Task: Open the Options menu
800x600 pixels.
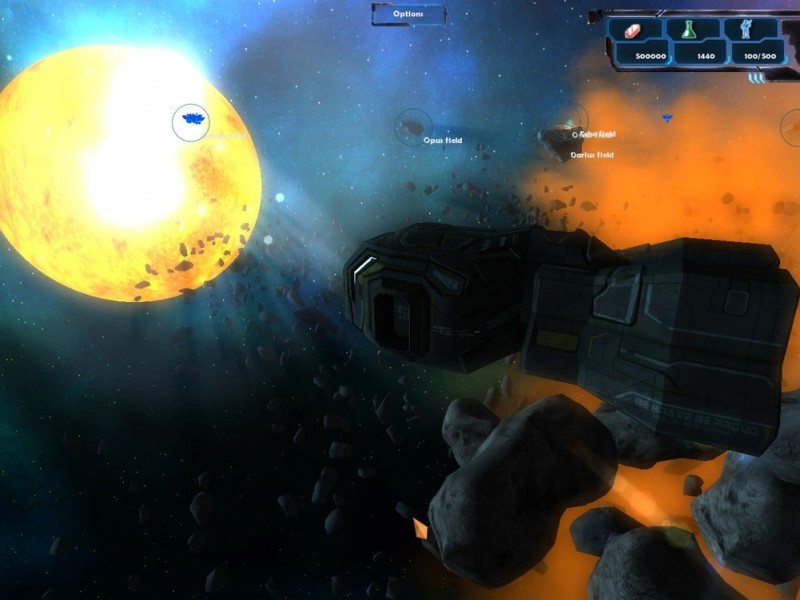Action: click(408, 14)
